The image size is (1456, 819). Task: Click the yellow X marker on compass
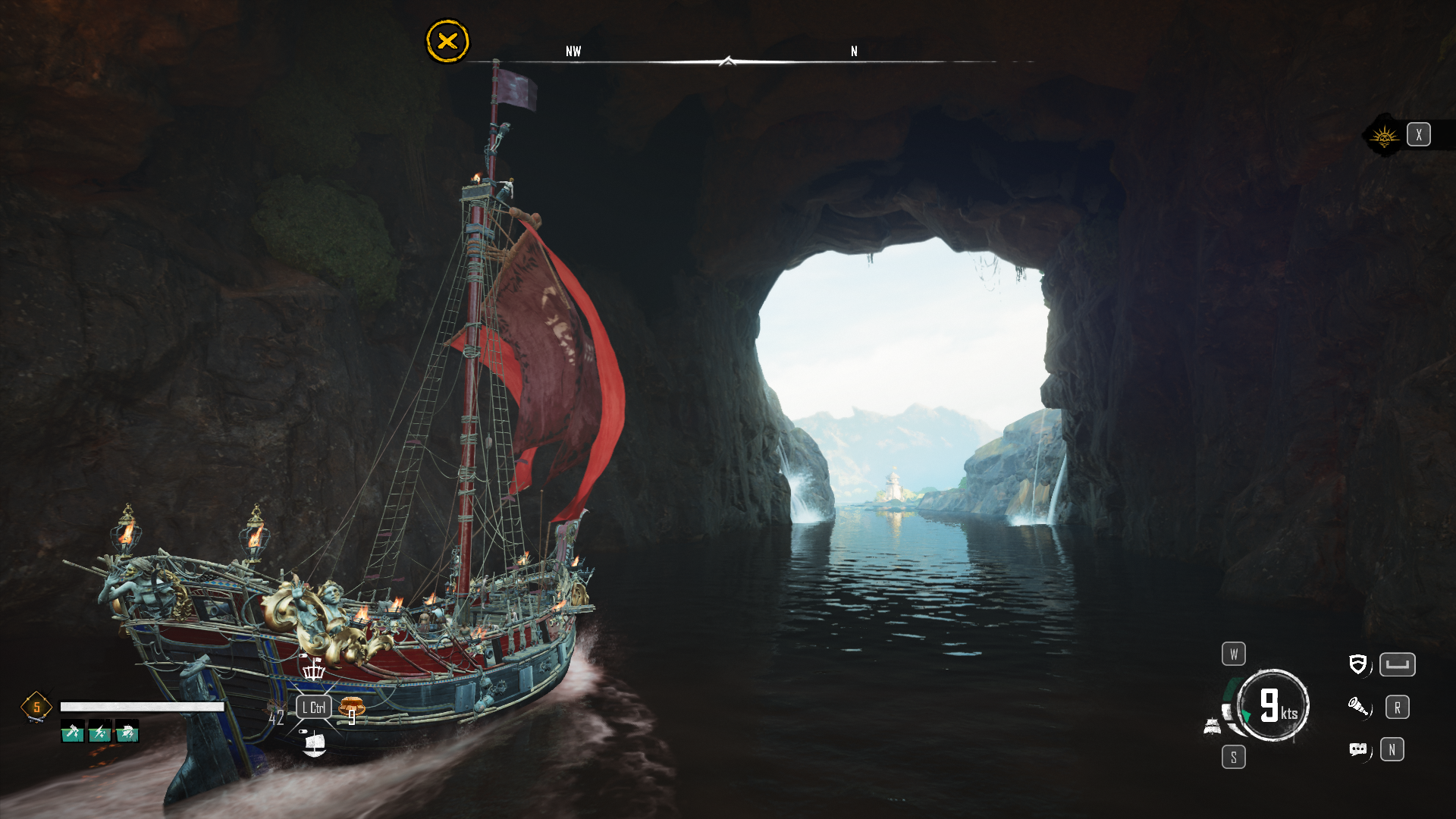coord(447,41)
